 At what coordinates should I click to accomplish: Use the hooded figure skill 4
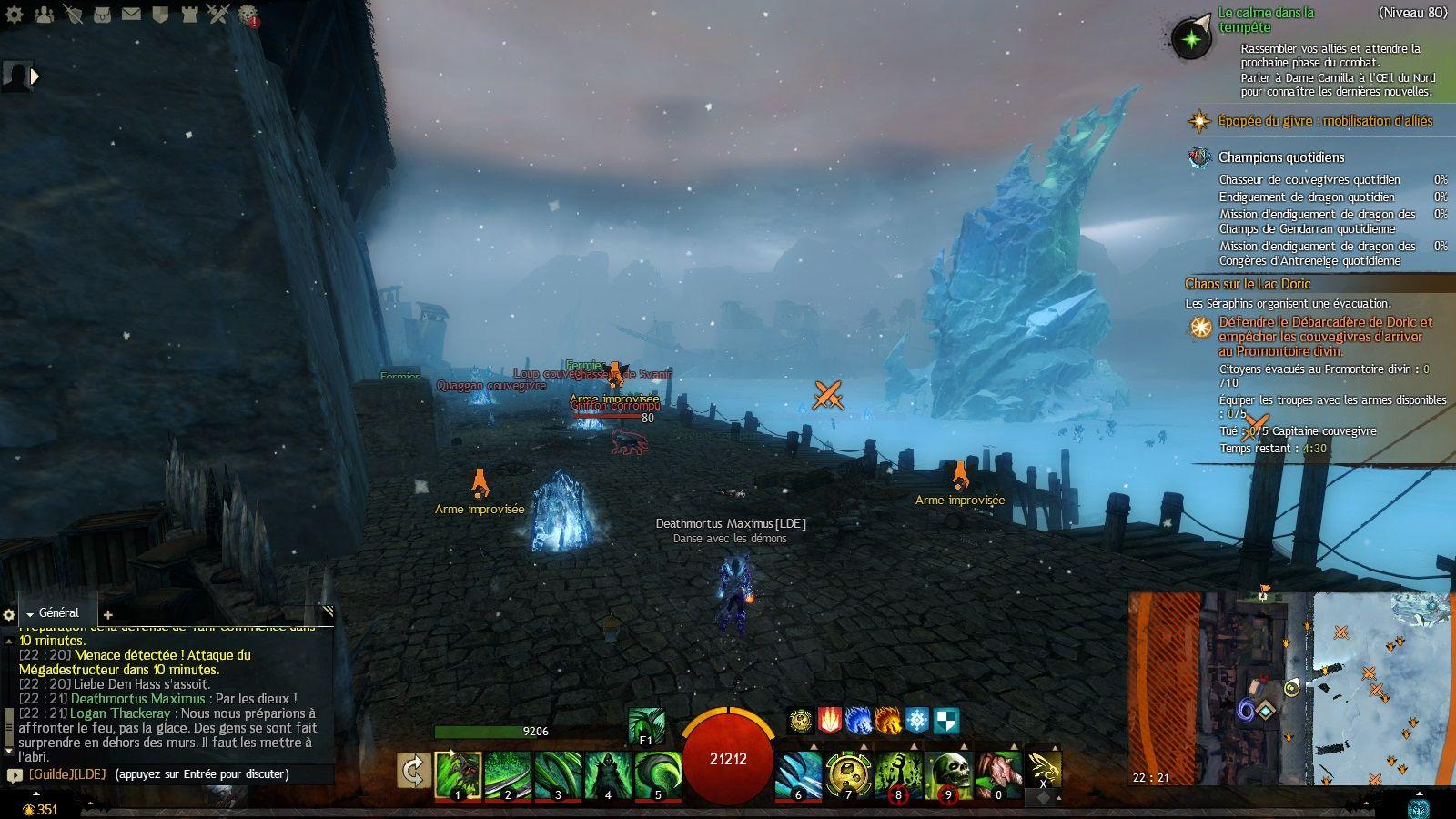tap(608, 773)
